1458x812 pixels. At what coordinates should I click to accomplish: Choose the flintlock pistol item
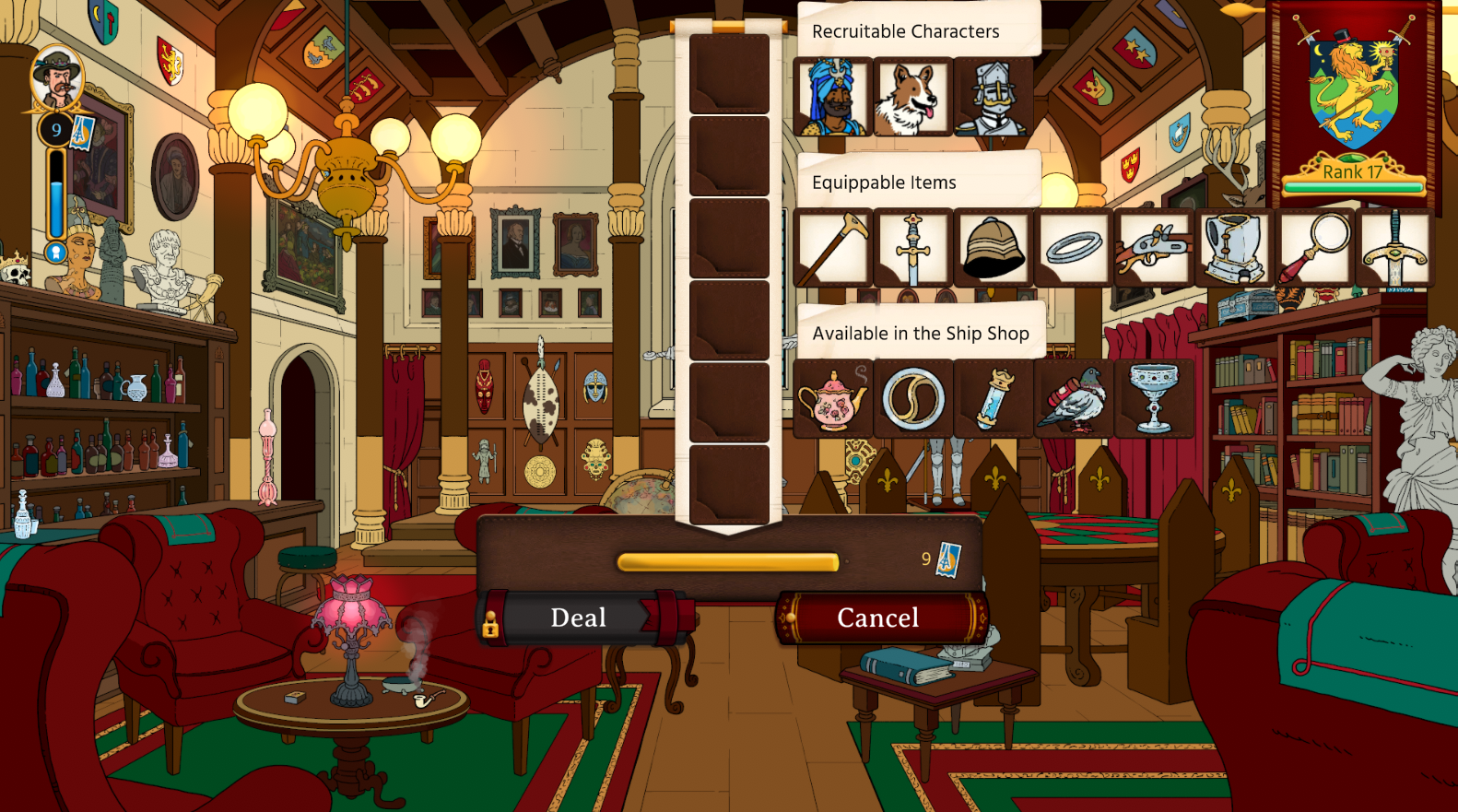1153,248
